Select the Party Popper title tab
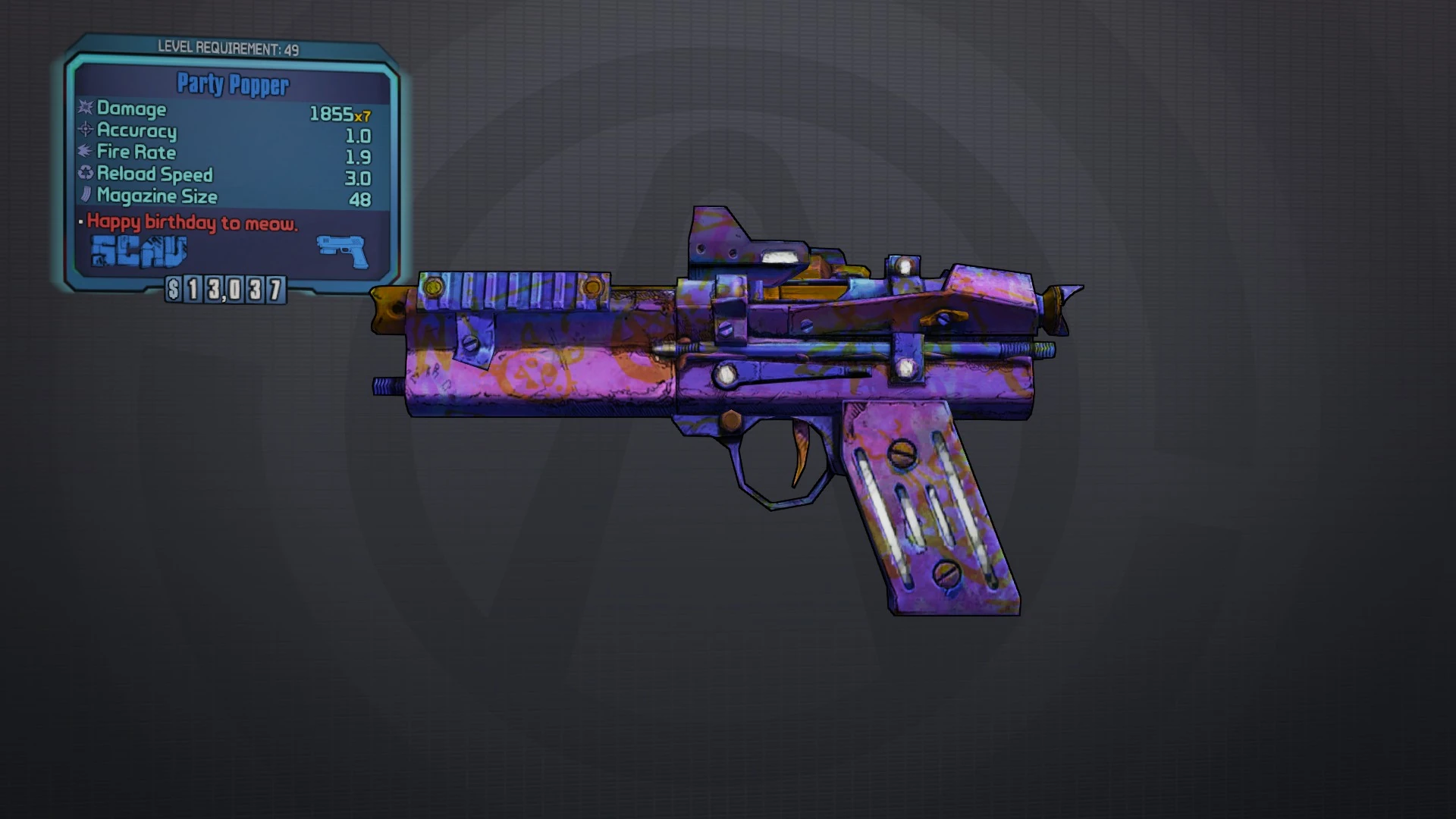Viewport: 1456px width, 819px height. pos(231,86)
